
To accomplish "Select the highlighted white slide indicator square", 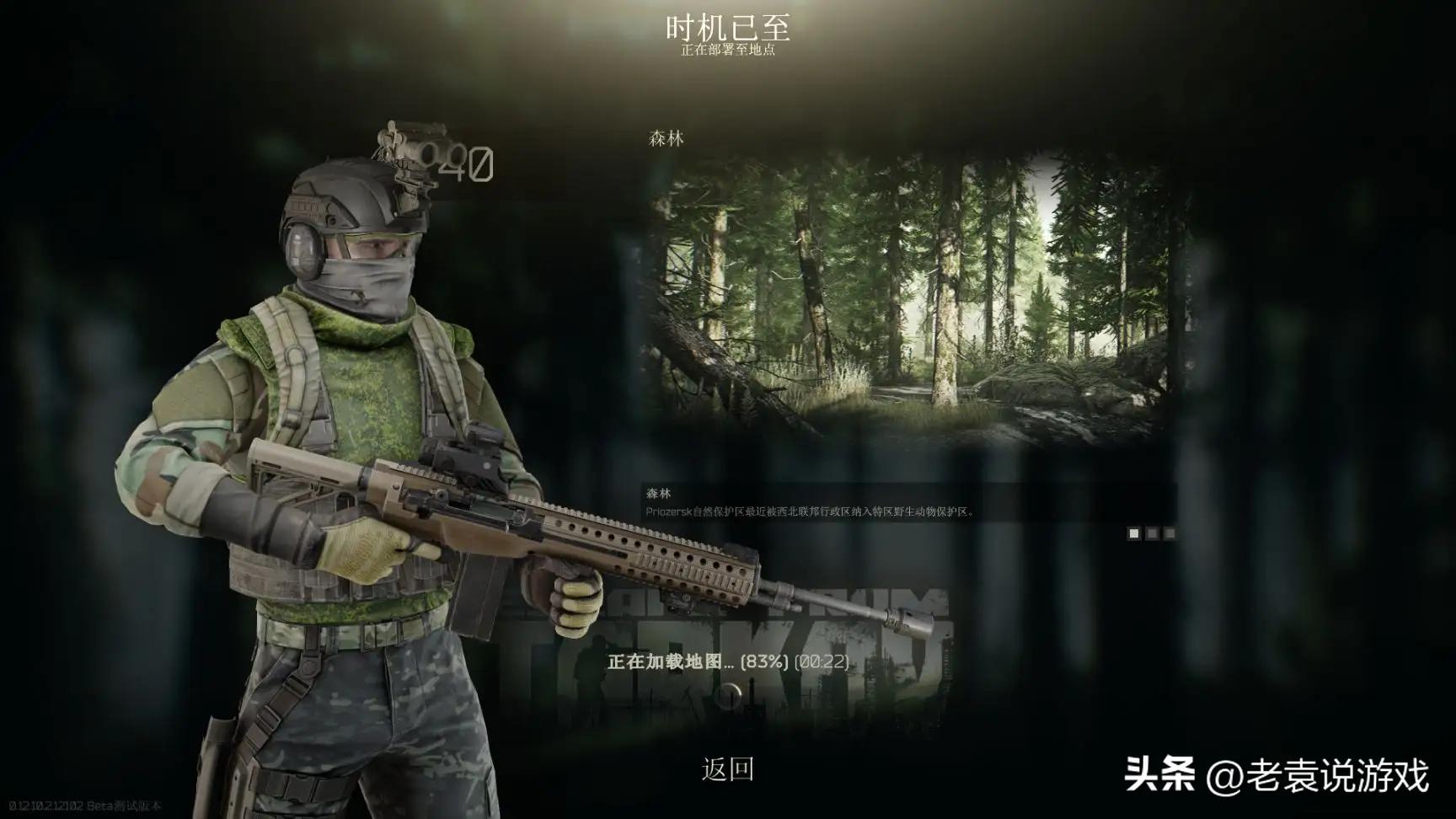I will pyautogui.click(x=1134, y=533).
